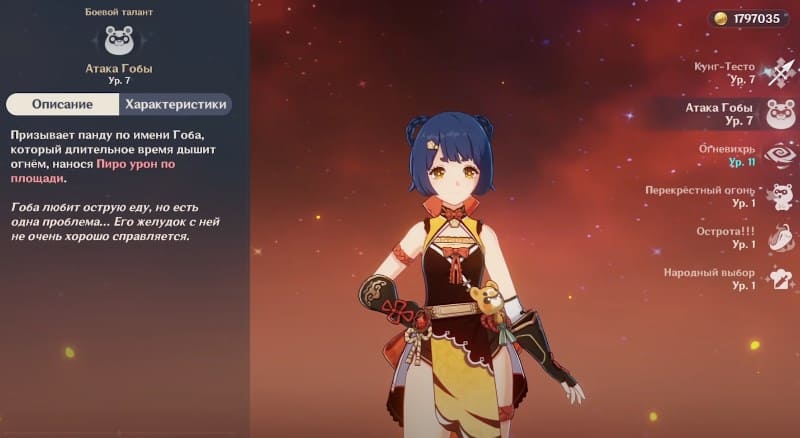
Task: Choose the Огневихрь talent
Action: (779, 155)
